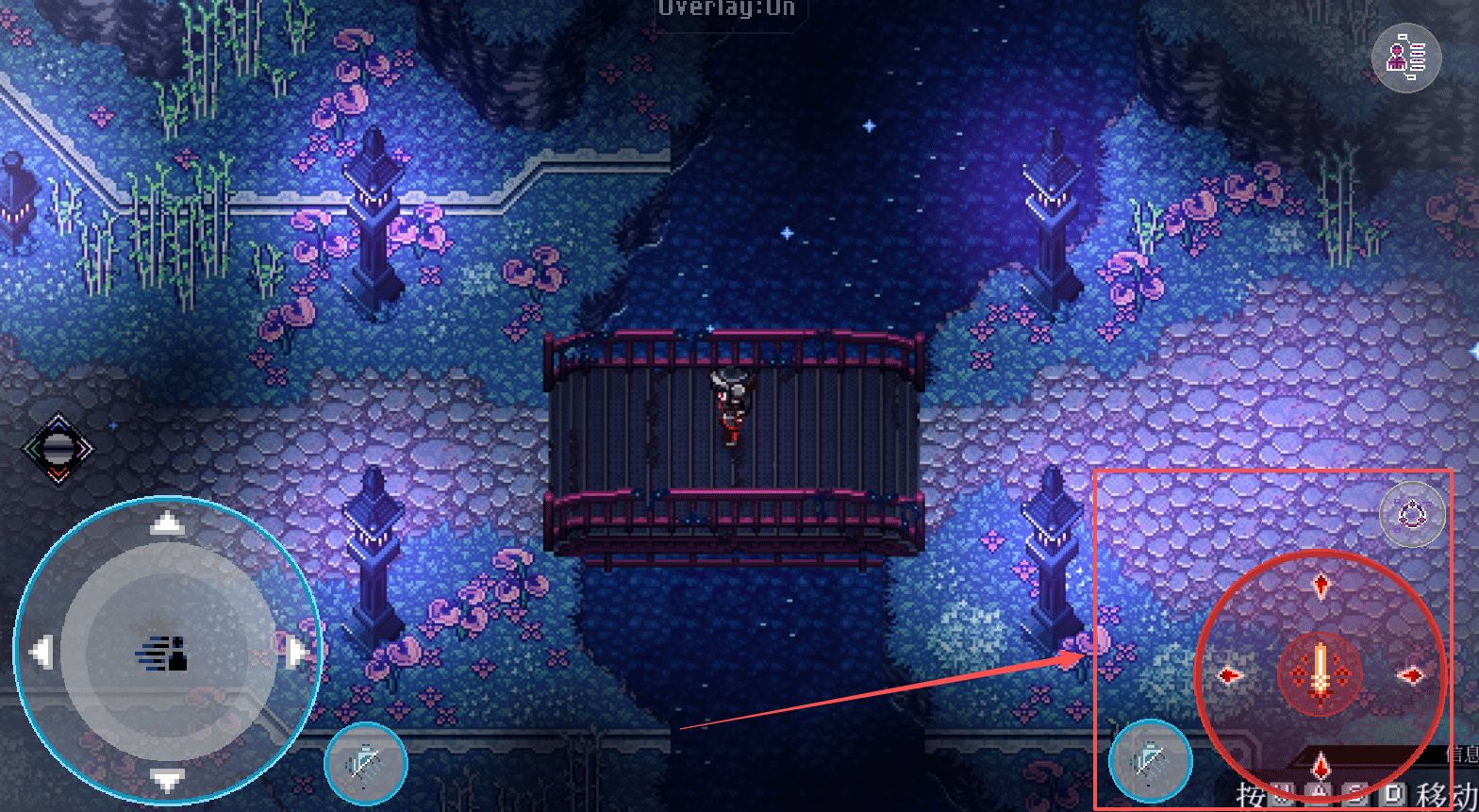Image resolution: width=1479 pixels, height=812 pixels.
Task: Attack with the glowing sword button
Action: tap(1321, 673)
